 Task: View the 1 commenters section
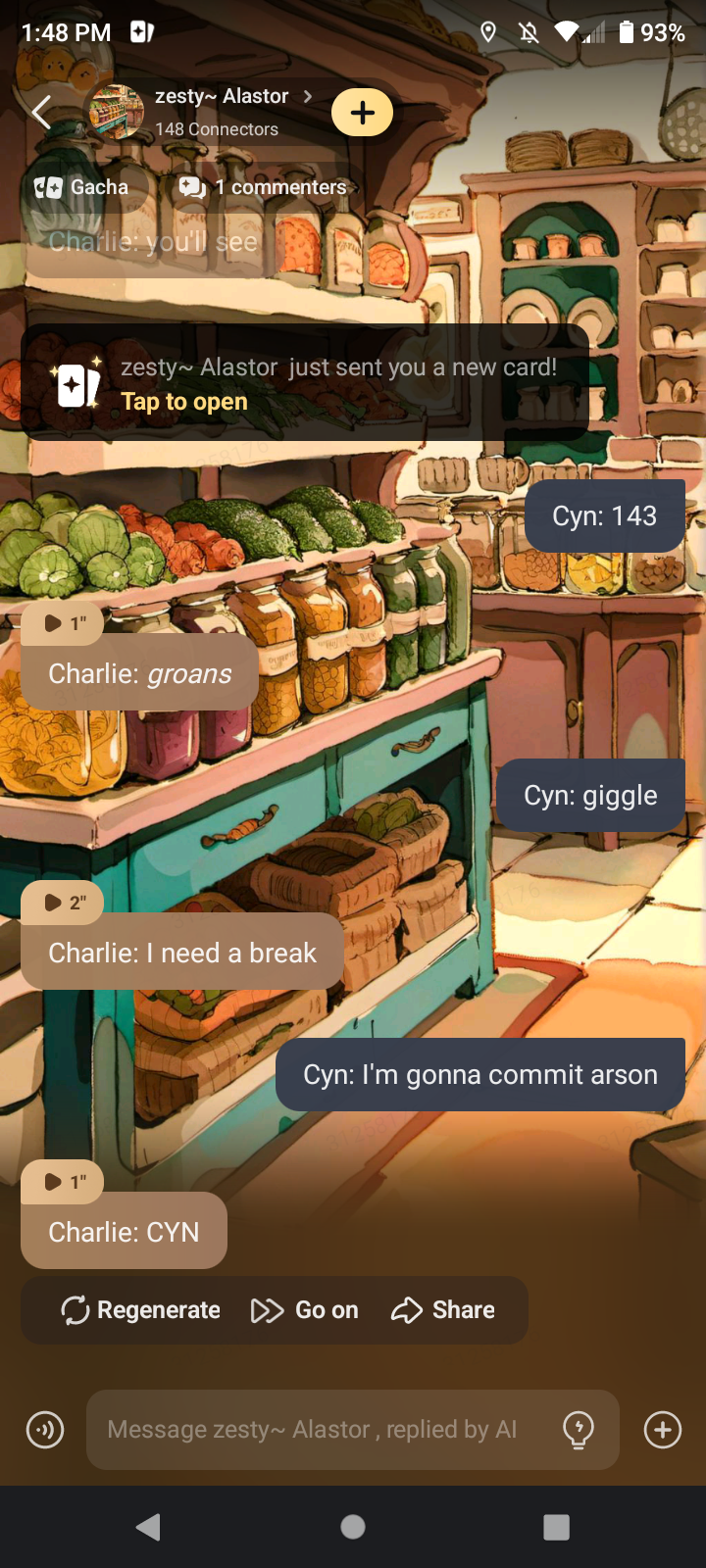[263, 187]
